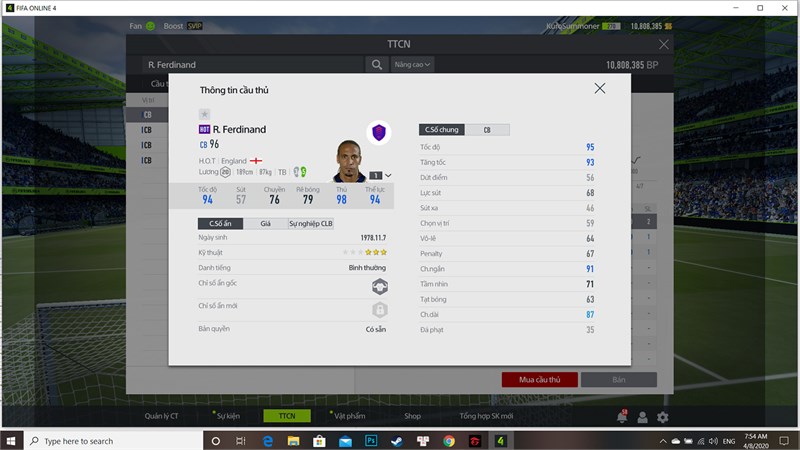
Task: Click the search magnifier next to the name field
Action: [377, 65]
